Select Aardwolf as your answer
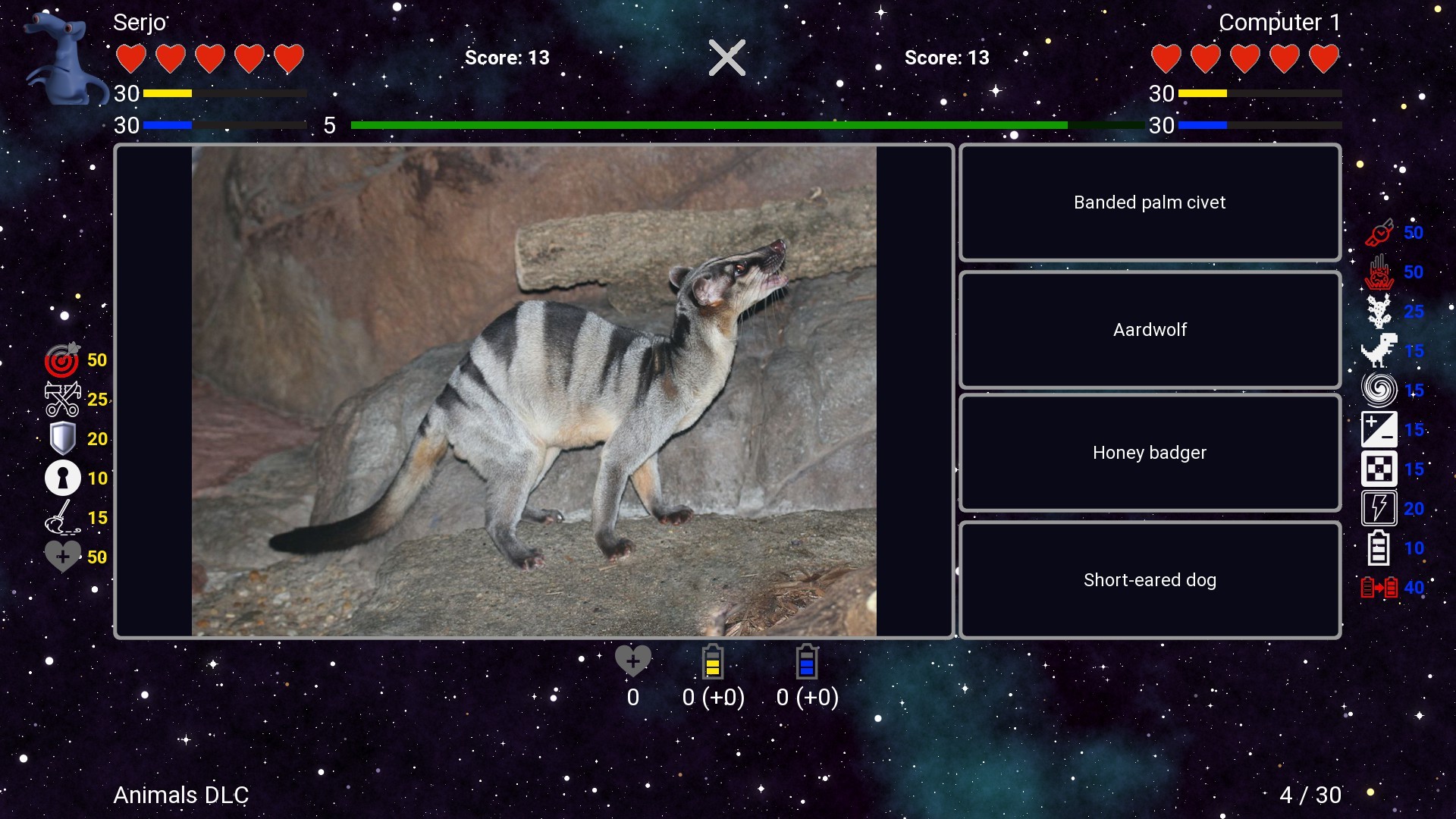 pyautogui.click(x=1149, y=329)
